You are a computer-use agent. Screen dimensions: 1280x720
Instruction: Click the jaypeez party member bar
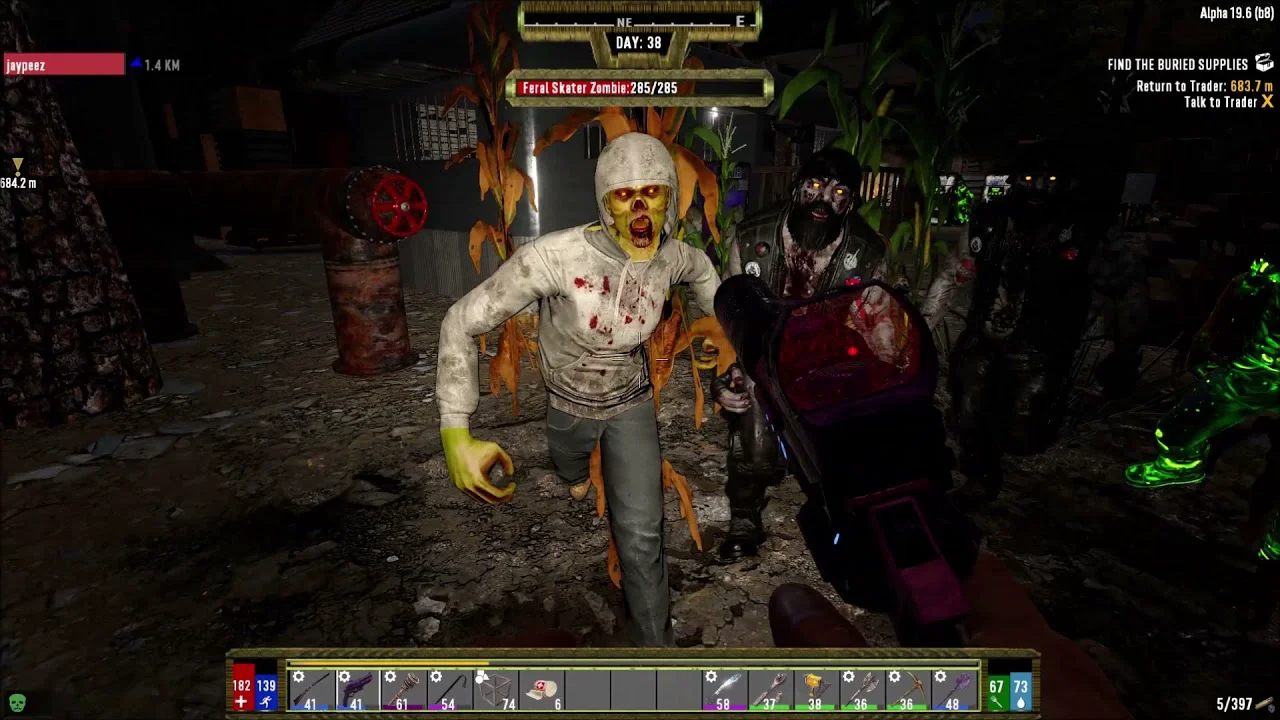(x=64, y=65)
